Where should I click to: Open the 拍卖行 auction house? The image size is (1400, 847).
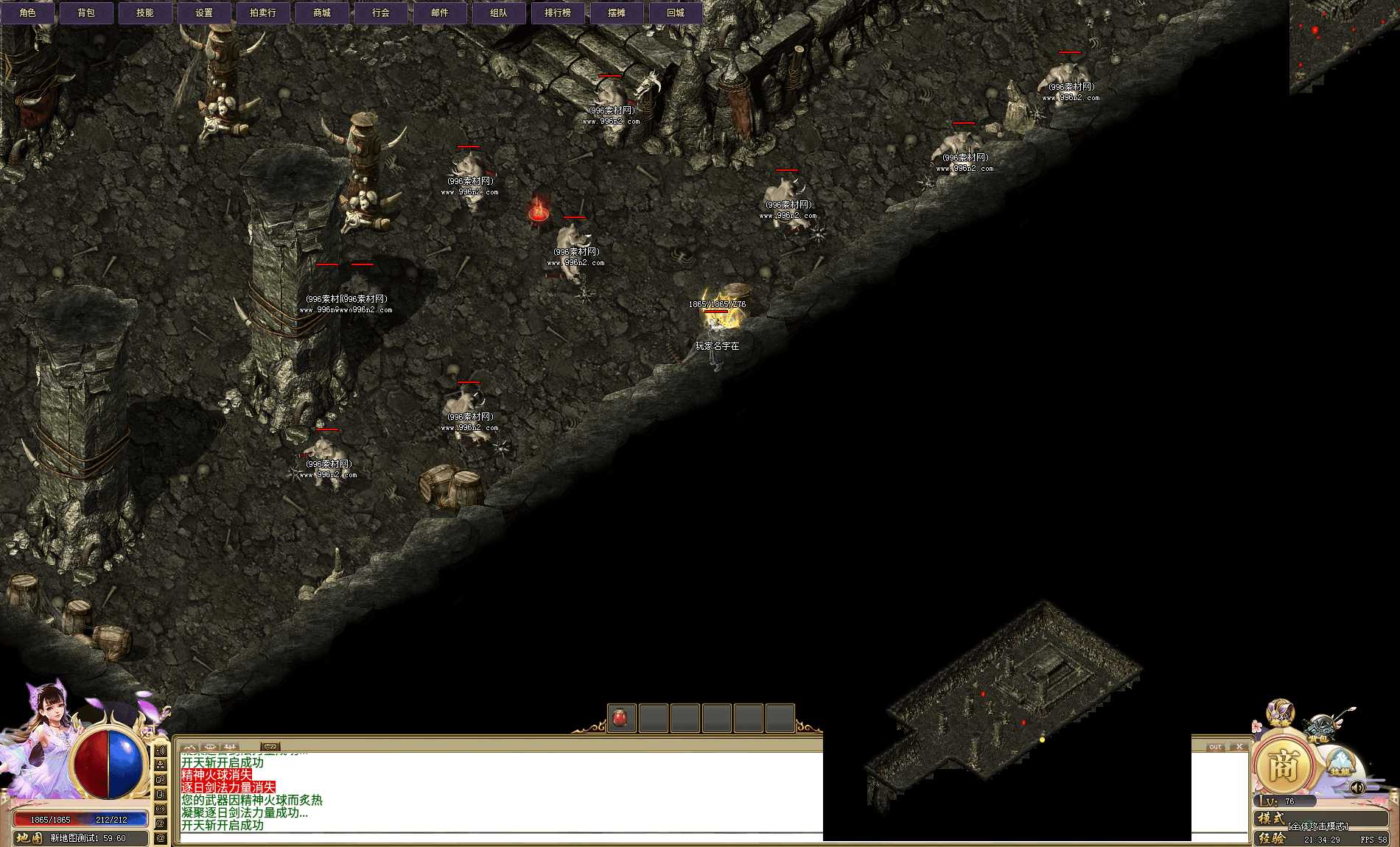262,12
